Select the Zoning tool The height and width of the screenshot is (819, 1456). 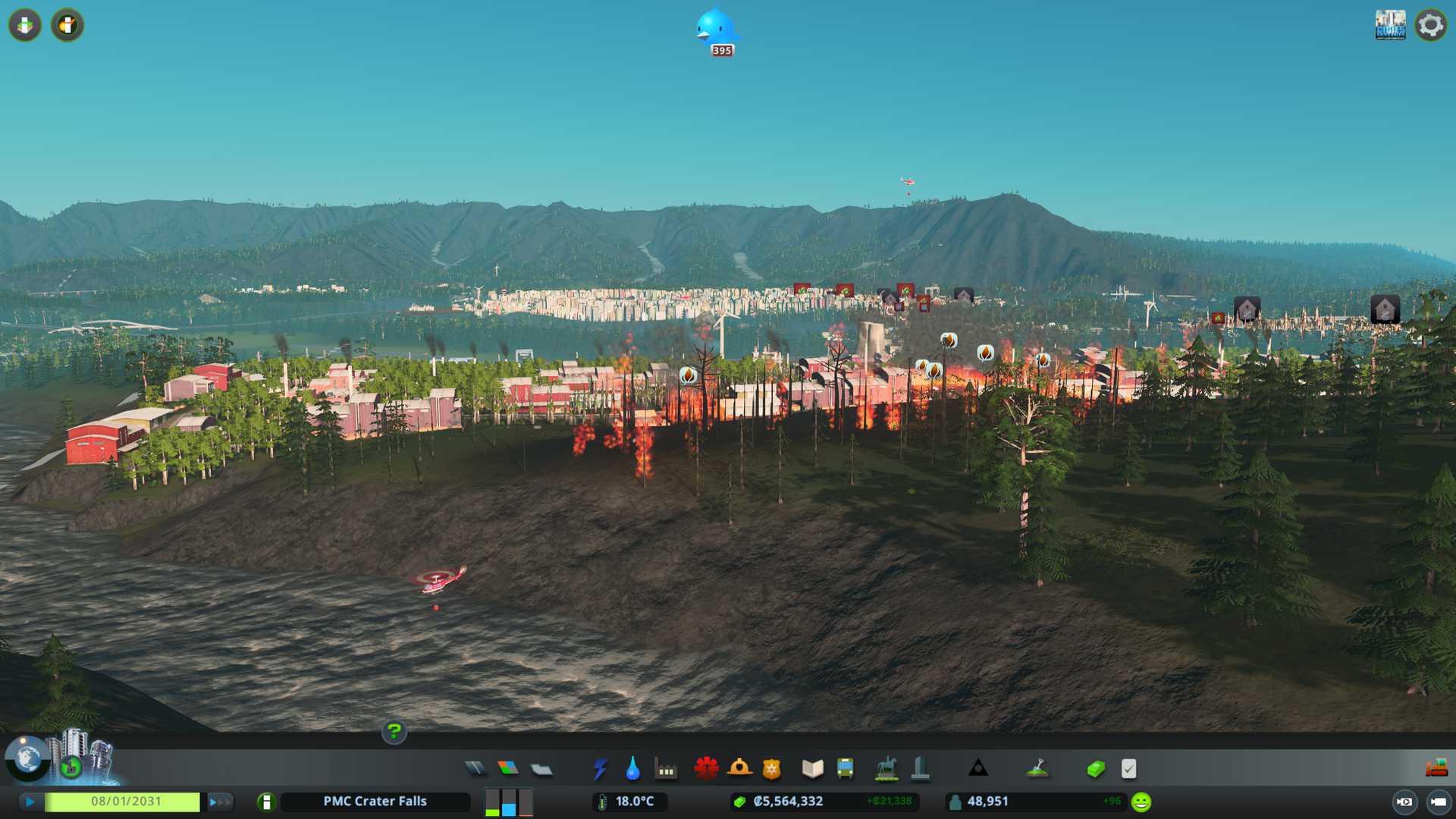coord(508,769)
